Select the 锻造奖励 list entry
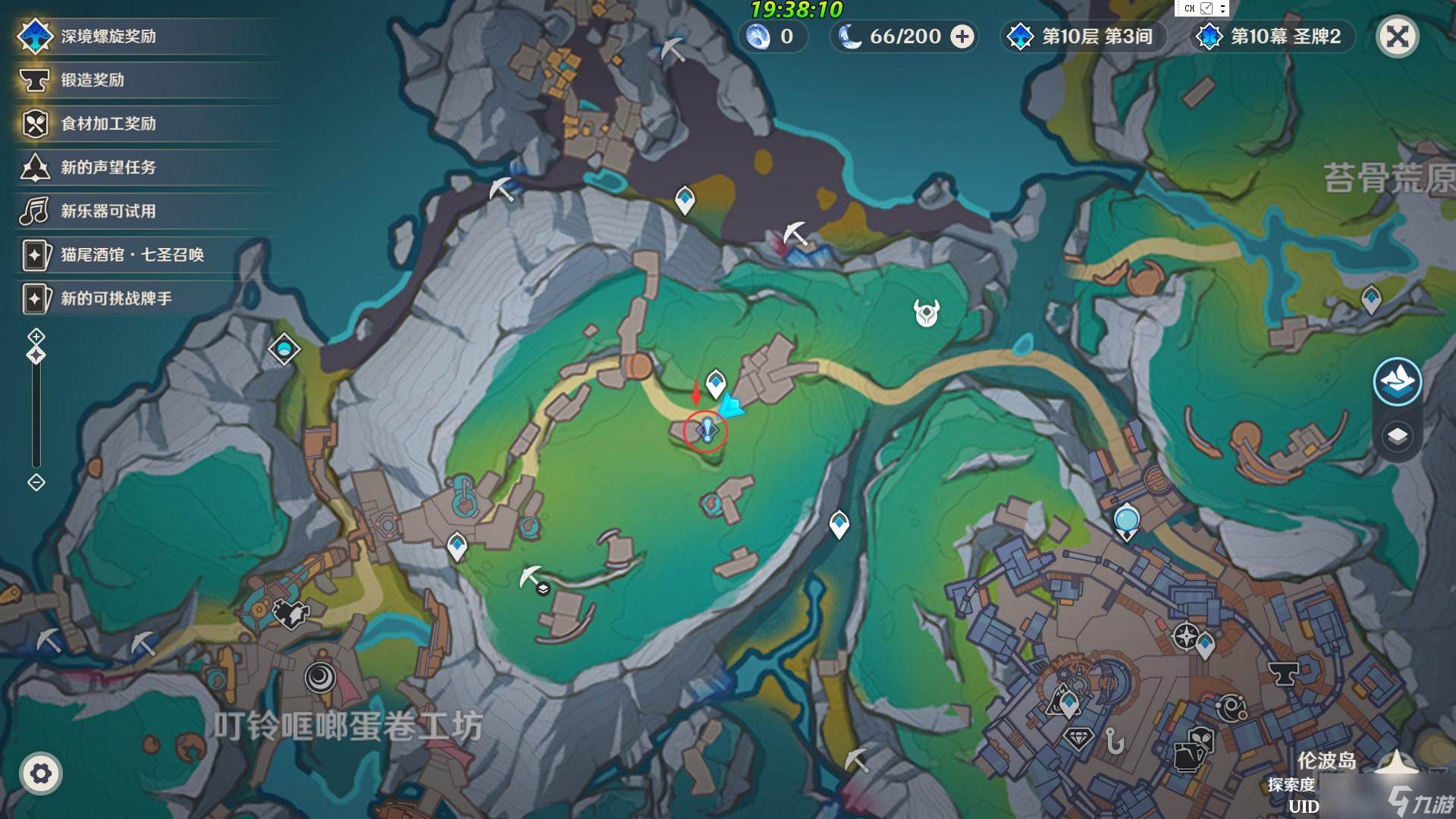Image resolution: width=1456 pixels, height=819 pixels. click(x=93, y=80)
